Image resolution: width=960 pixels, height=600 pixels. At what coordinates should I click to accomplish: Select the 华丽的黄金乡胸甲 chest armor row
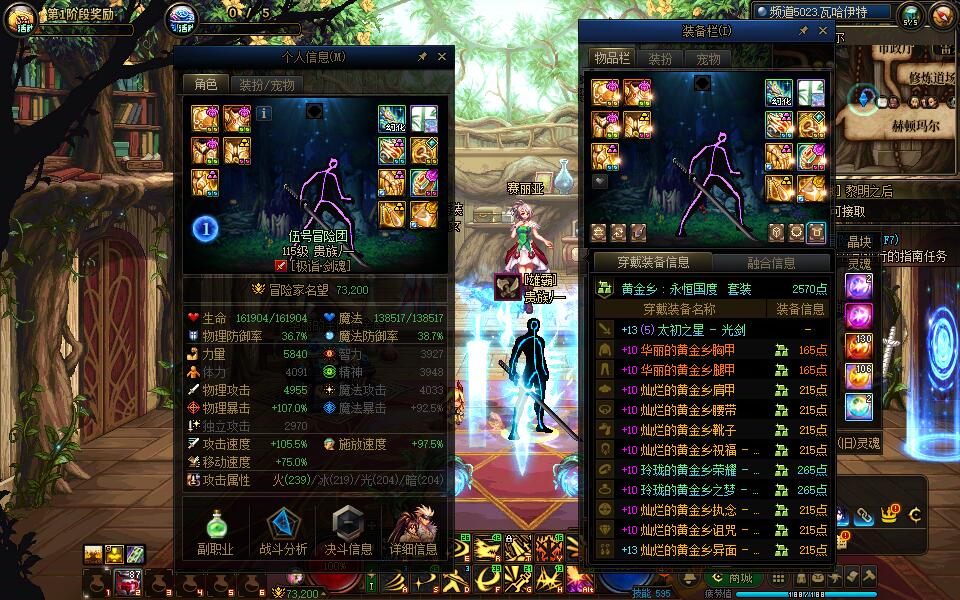click(711, 350)
